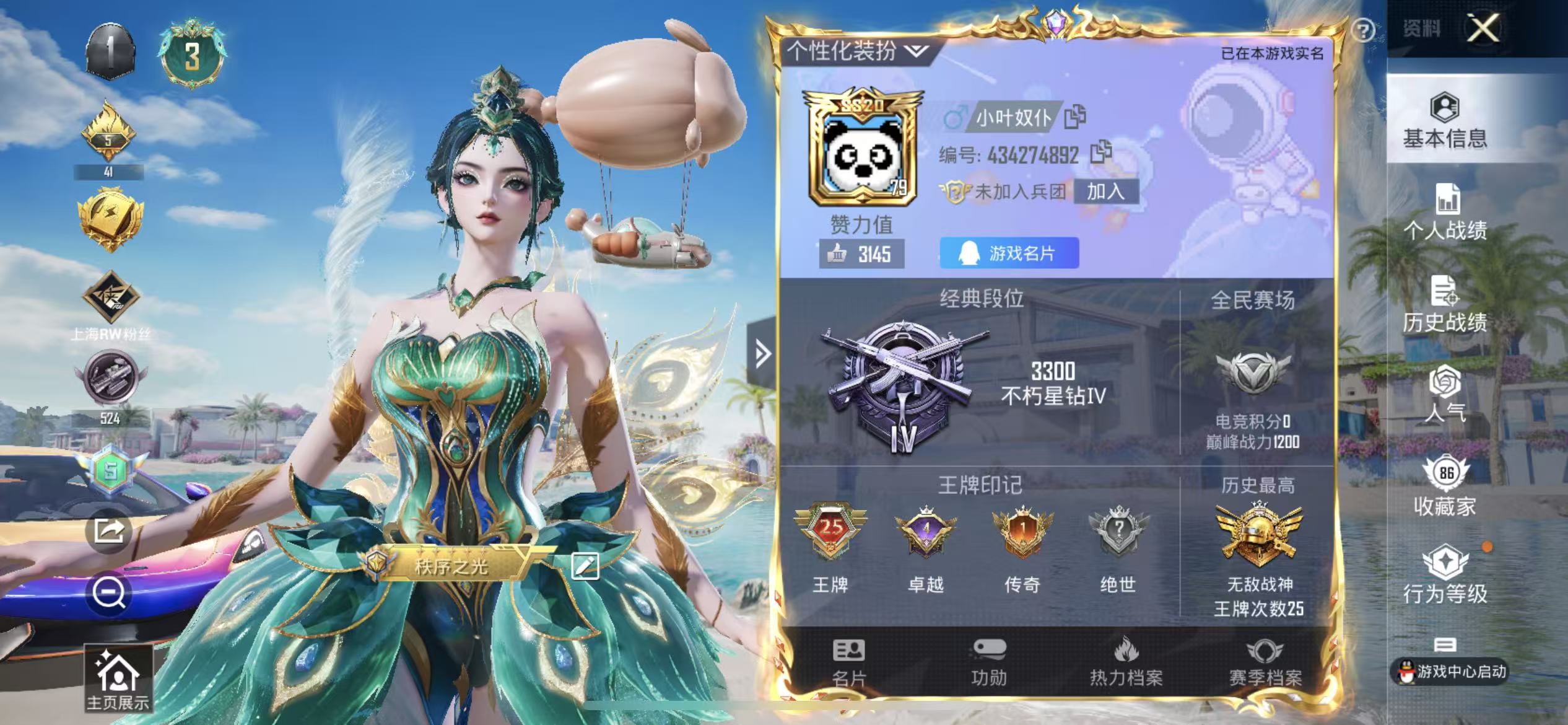
Task: Click the 主页展示 home display button
Action: [x=118, y=679]
